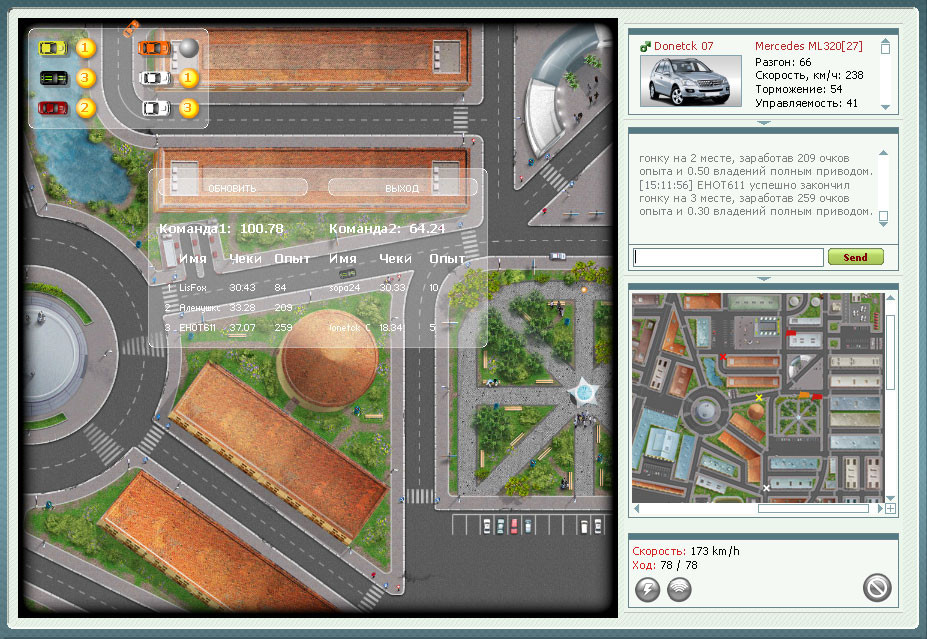Image resolution: width=927 pixels, height=639 pixels.
Task: Click the ВЫХОД exit button
Action: (402, 187)
